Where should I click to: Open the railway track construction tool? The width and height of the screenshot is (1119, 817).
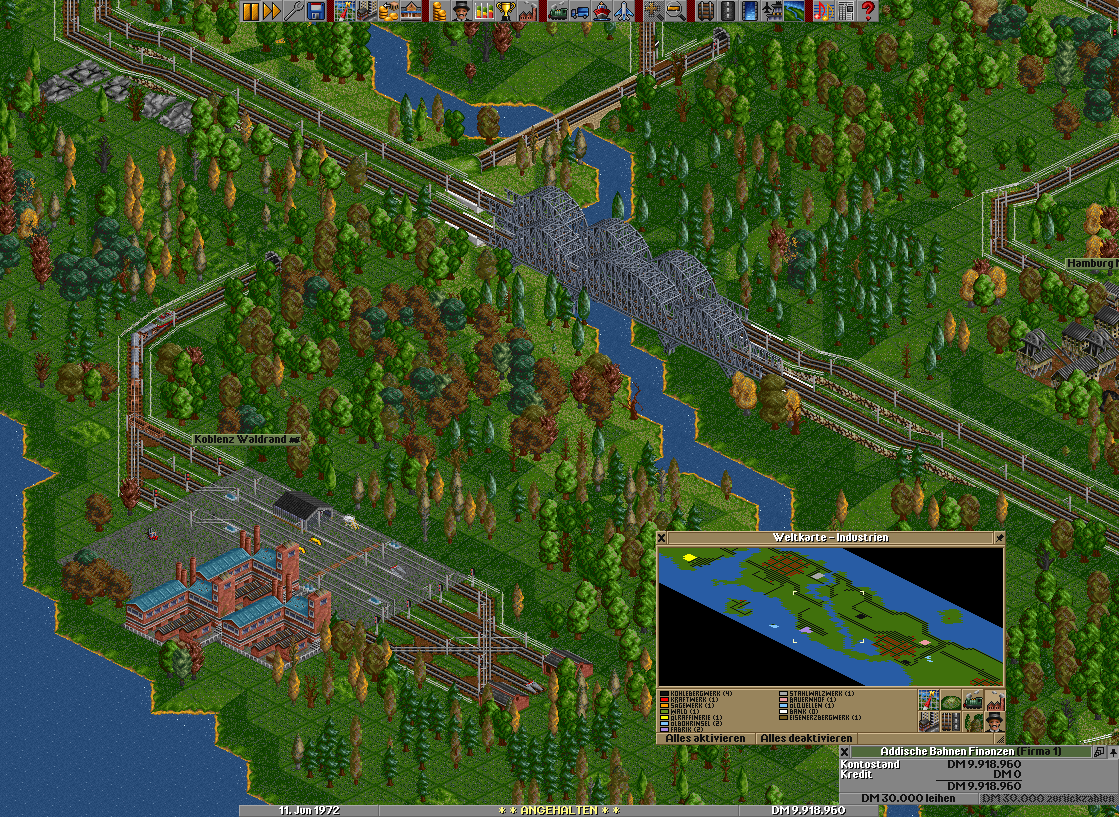pos(705,11)
